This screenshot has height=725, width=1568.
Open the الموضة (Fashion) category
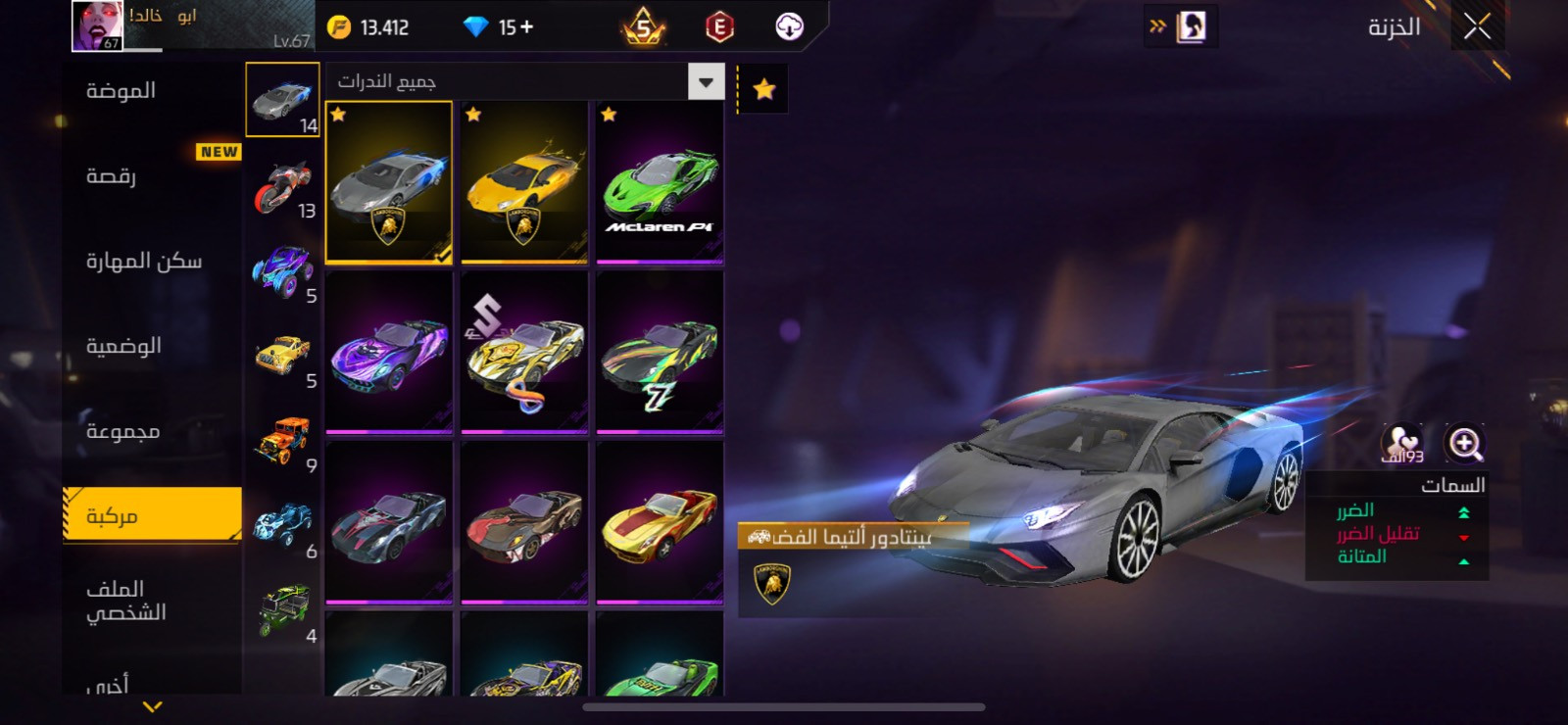pyautogui.click(x=122, y=91)
